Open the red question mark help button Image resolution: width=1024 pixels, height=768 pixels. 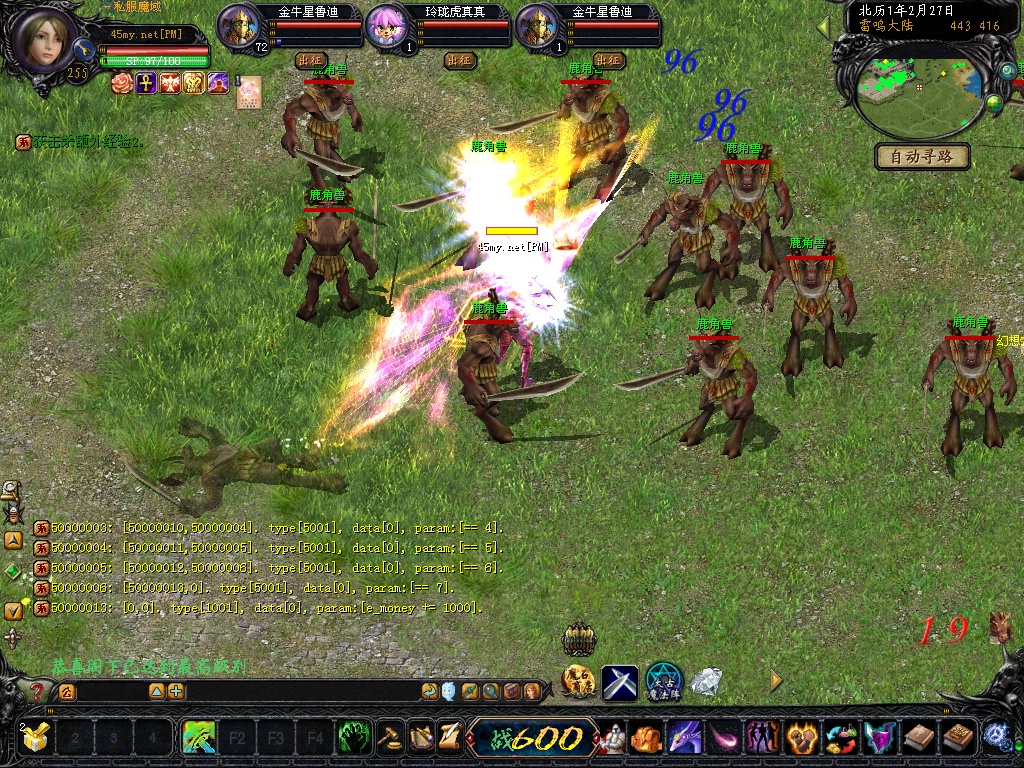[x=37, y=691]
